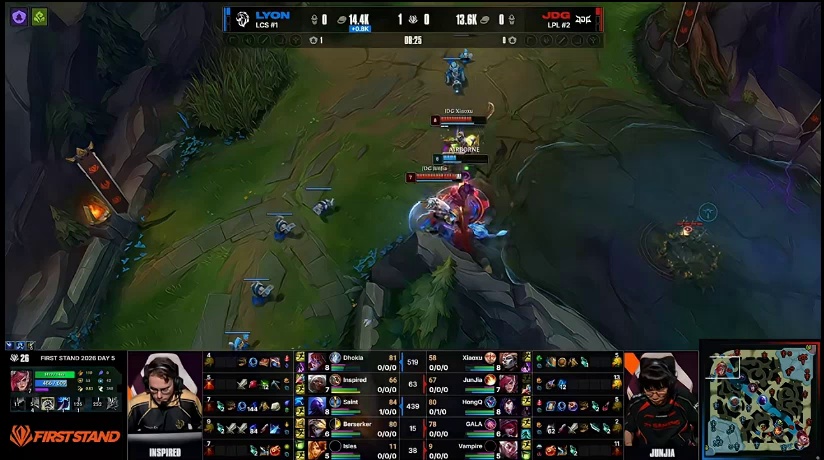Click the green objective buff icon
The image size is (824, 460).
pyautogui.click(x=39, y=17)
